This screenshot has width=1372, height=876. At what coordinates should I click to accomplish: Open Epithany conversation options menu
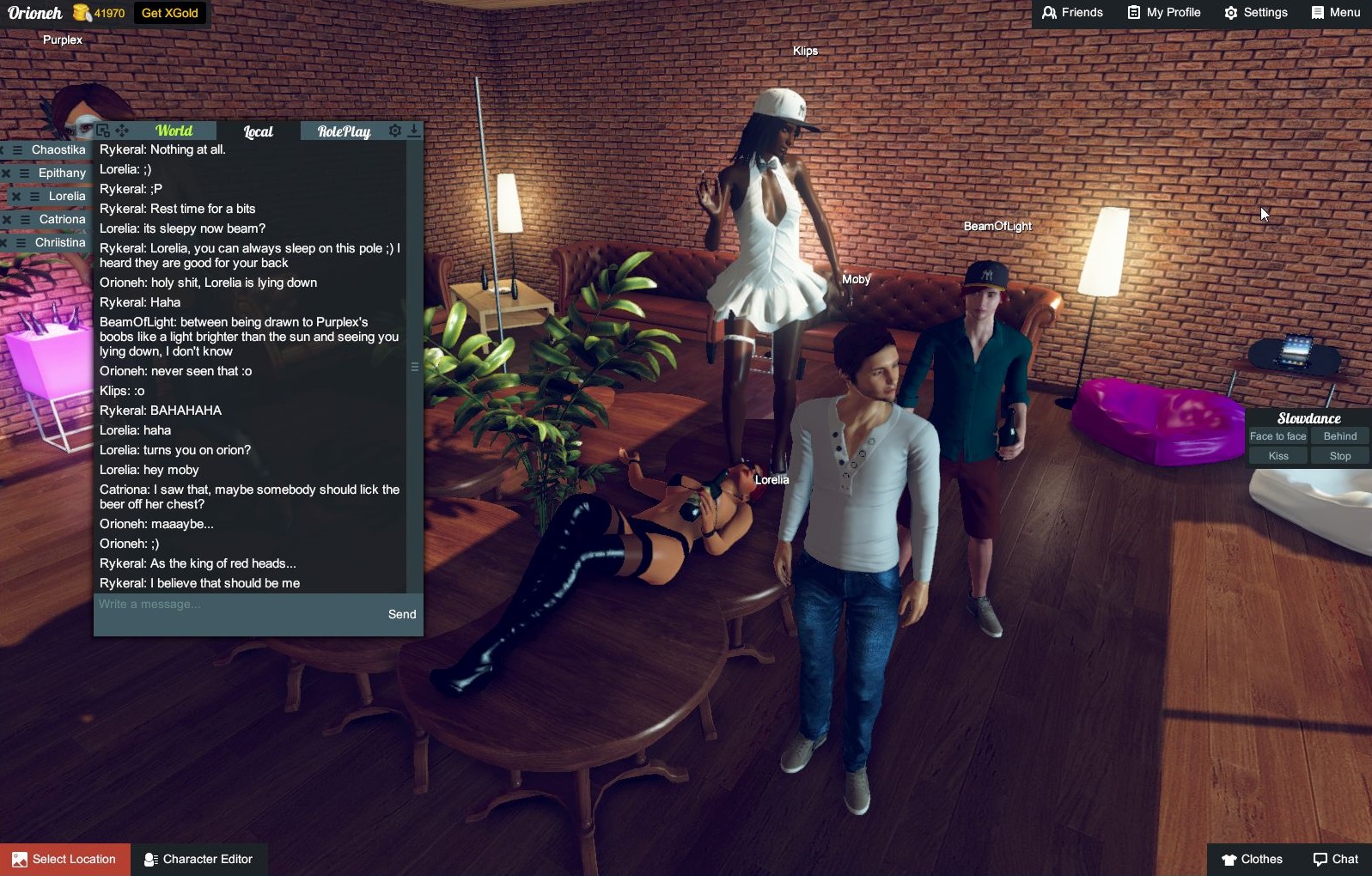tap(24, 173)
